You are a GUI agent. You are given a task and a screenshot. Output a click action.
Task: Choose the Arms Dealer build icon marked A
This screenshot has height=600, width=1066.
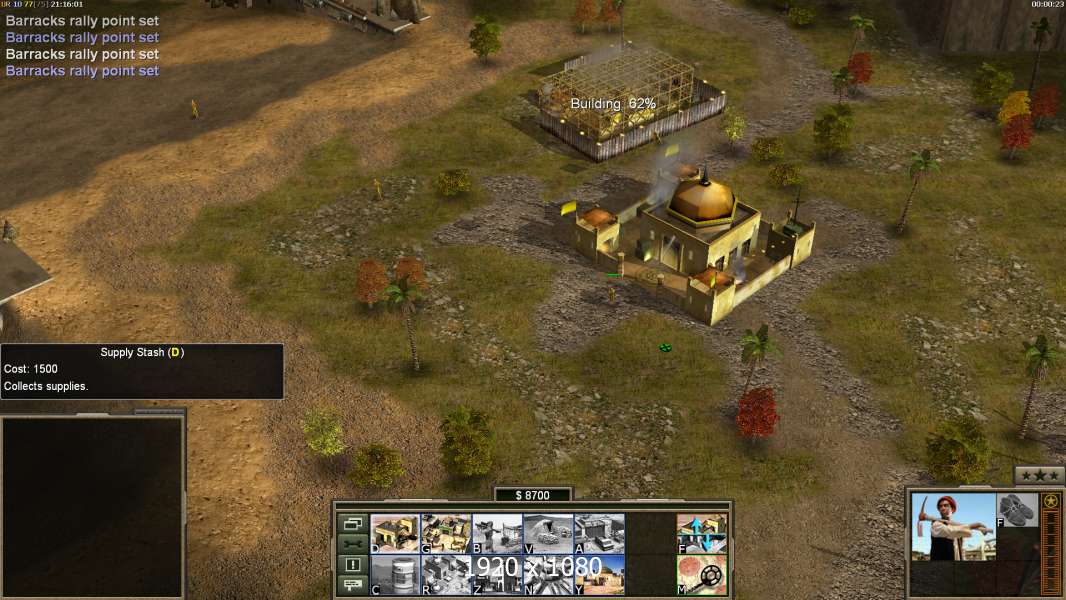[599, 533]
